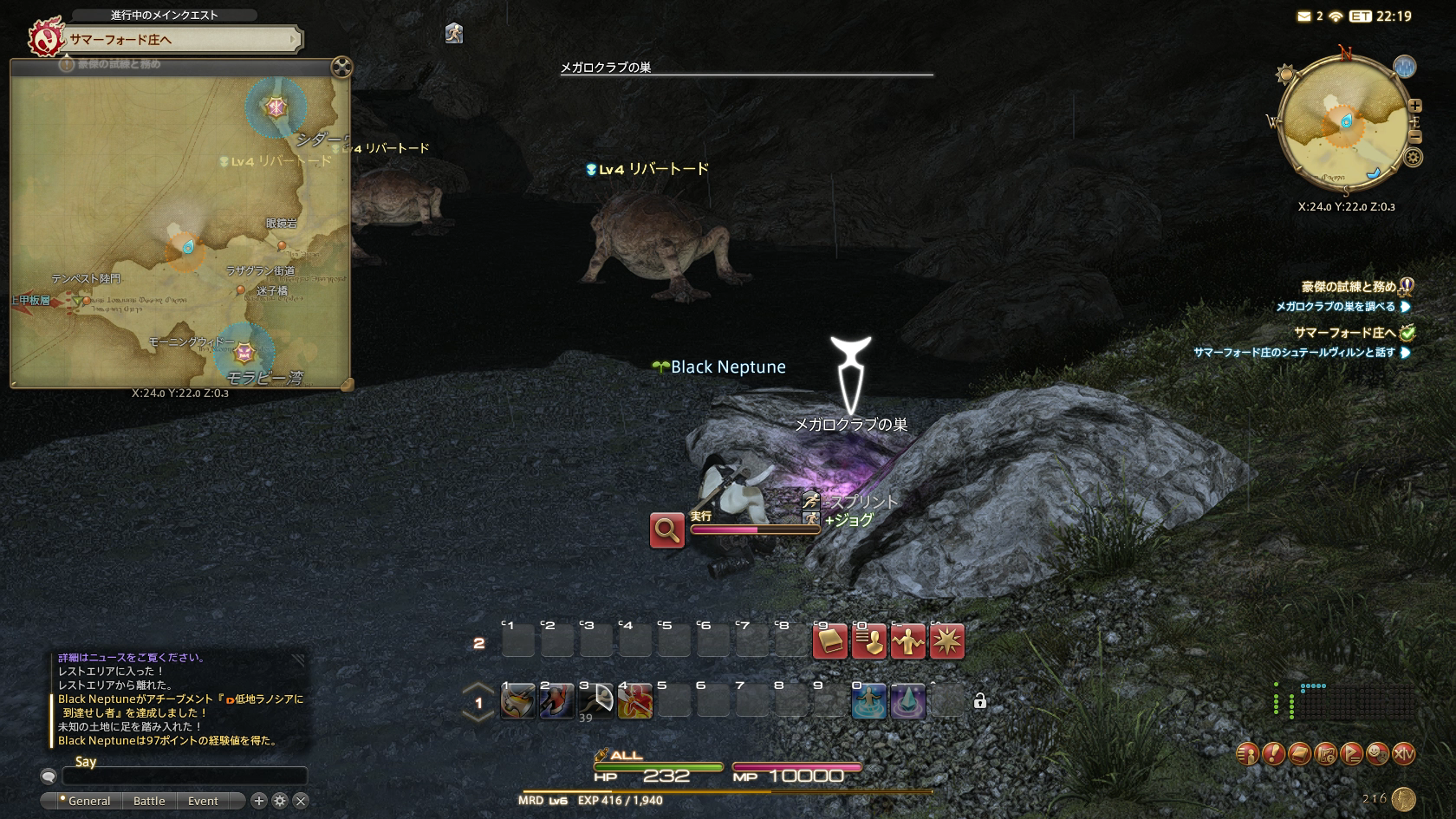Open minimap settings gear
Image resolution: width=1456 pixels, height=819 pixels.
click(x=1413, y=157)
